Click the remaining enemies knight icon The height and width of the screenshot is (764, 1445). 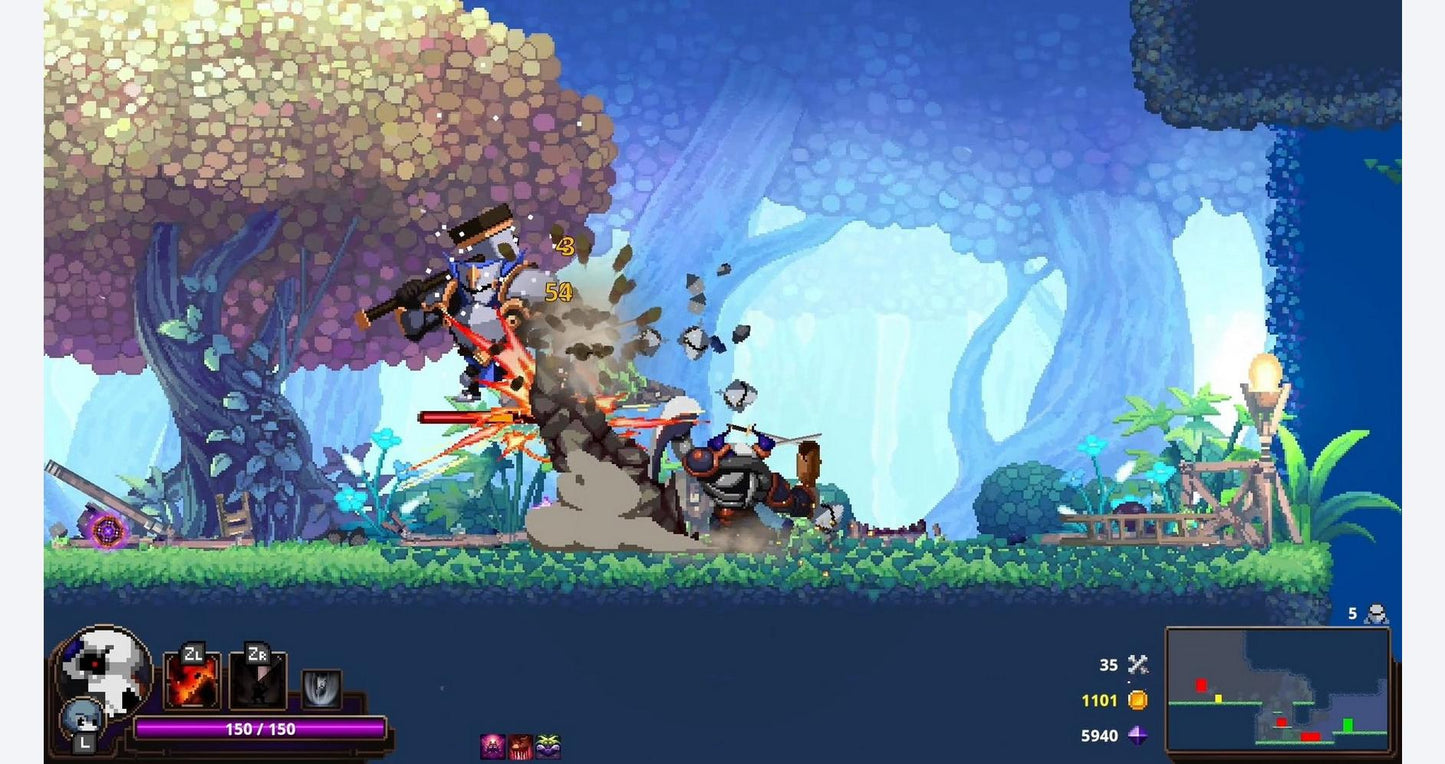[x=1378, y=613]
